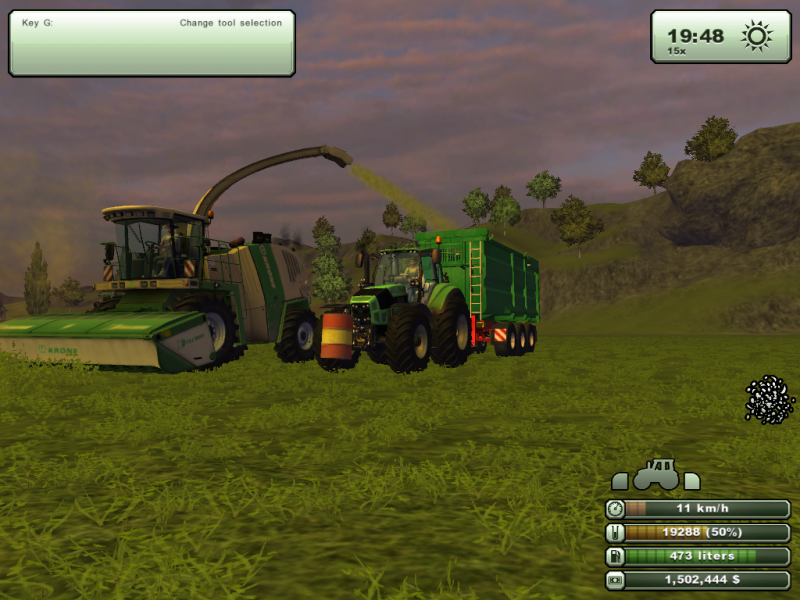The height and width of the screenshot is (600, 800).
Task: Click the chaff fill type icon
Action: (x=769, y=399)
